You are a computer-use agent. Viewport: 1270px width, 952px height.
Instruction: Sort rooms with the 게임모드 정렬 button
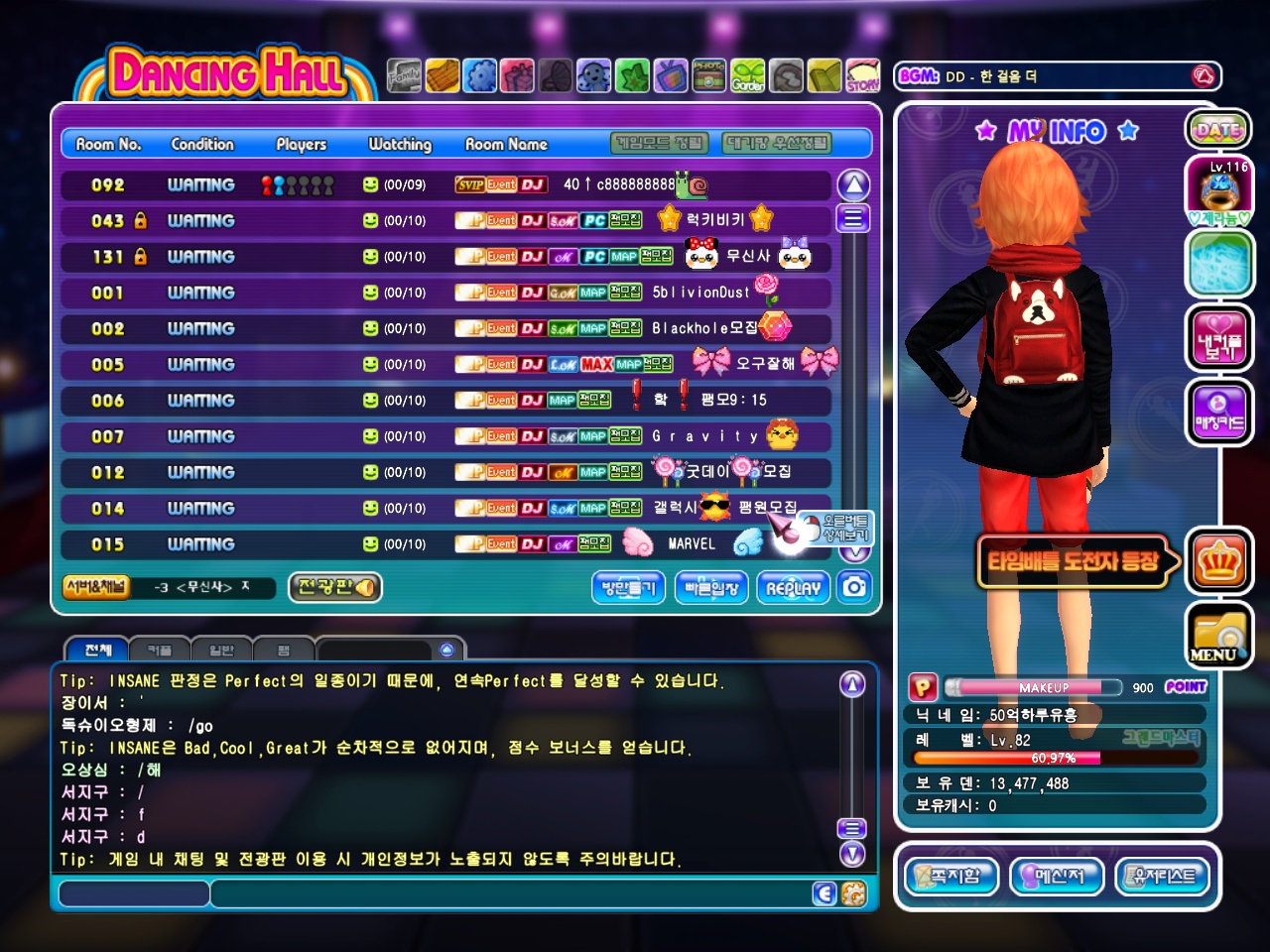pos(660,144)
